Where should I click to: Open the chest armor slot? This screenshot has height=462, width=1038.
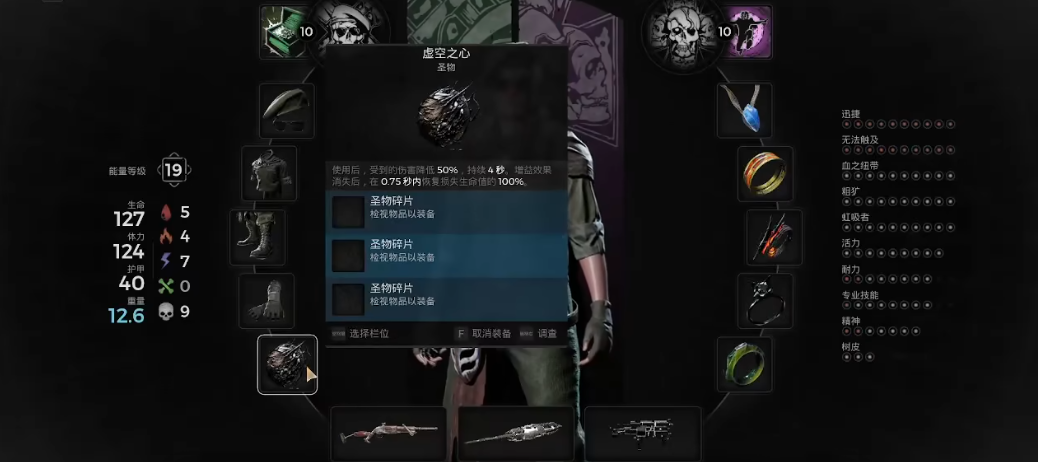pyautogui.click(x=270, y=174)
